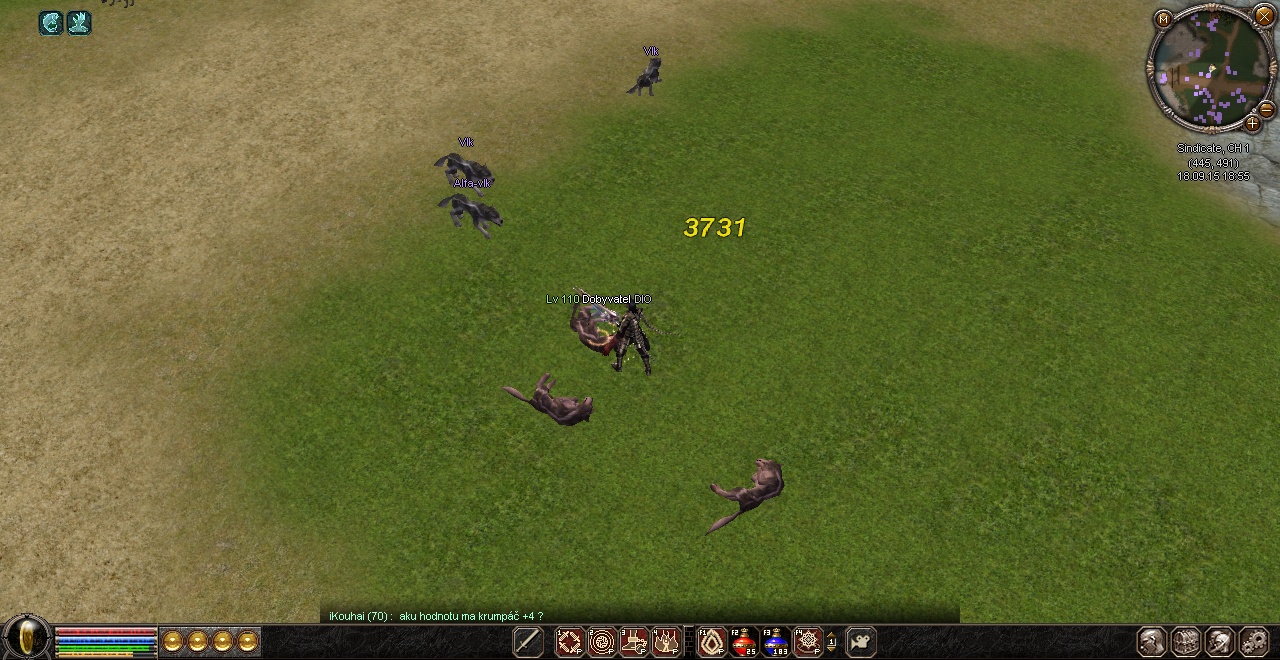Image resolution: width=1280 pixels, height=660 pixels.
Task: Drink the red health potion
Action: [x=744, y=641]
